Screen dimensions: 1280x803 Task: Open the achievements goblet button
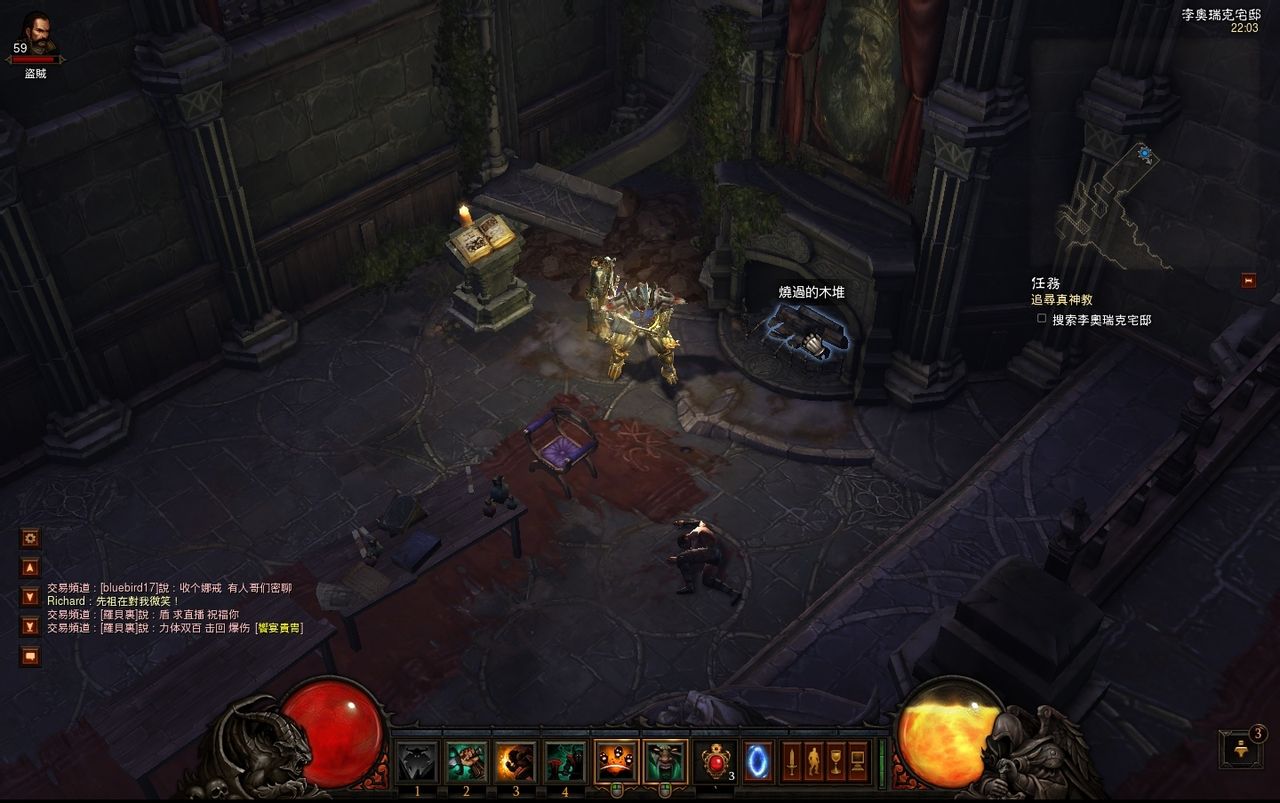[x=835, y=762]
